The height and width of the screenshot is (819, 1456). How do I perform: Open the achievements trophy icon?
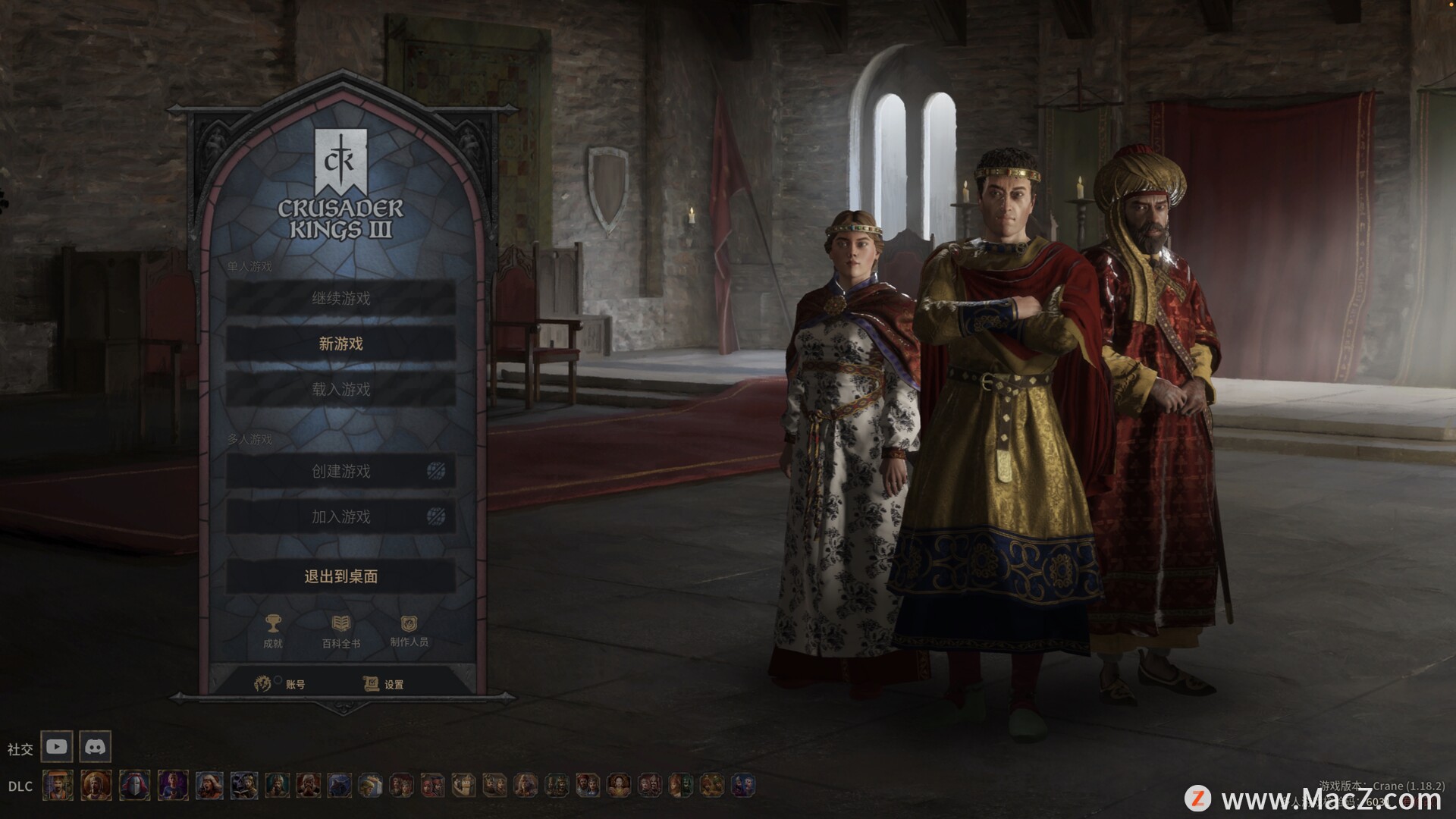click(x=272, y=625)
